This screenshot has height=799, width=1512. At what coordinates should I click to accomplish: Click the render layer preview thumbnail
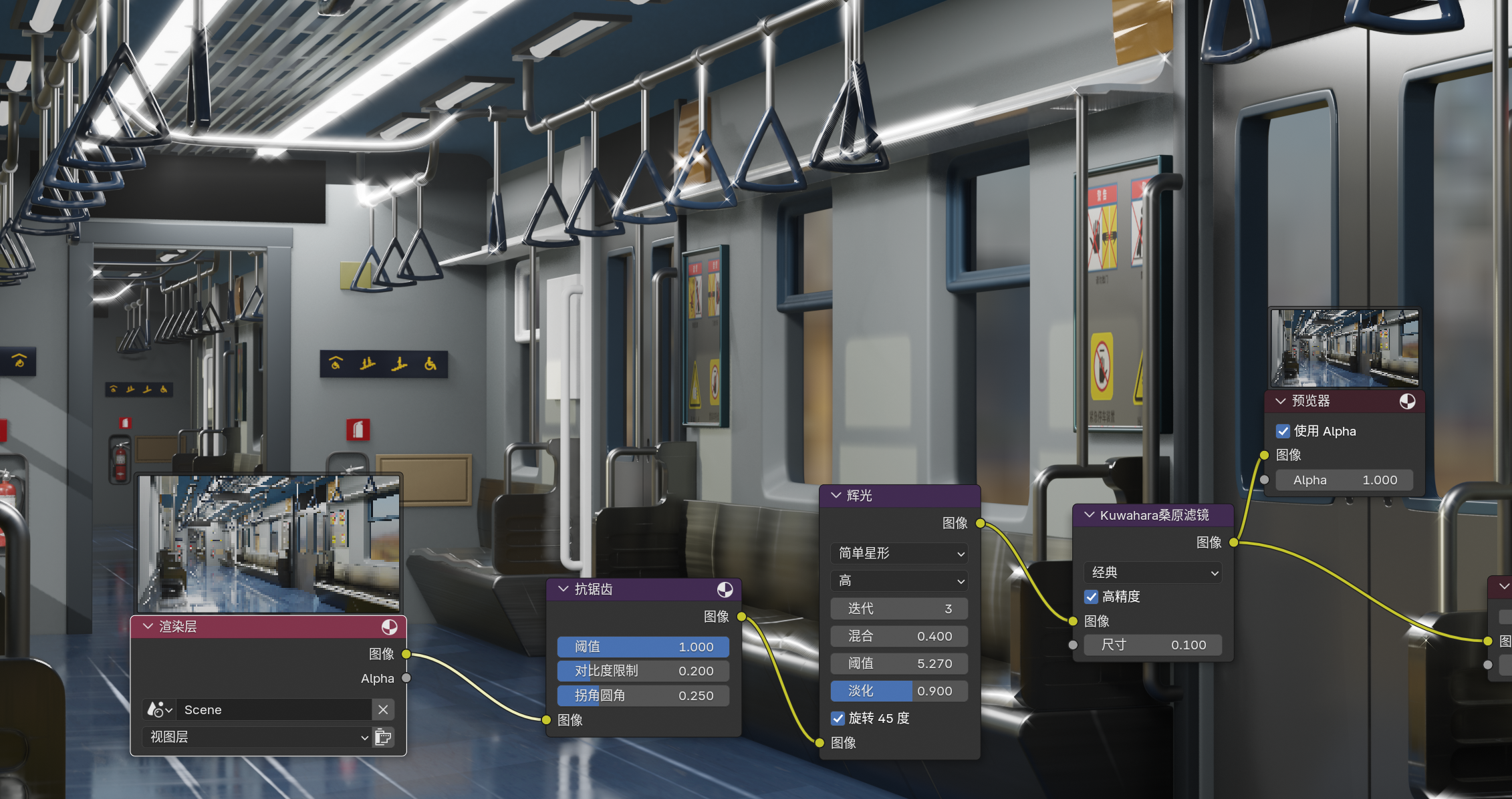click(269, 542)
